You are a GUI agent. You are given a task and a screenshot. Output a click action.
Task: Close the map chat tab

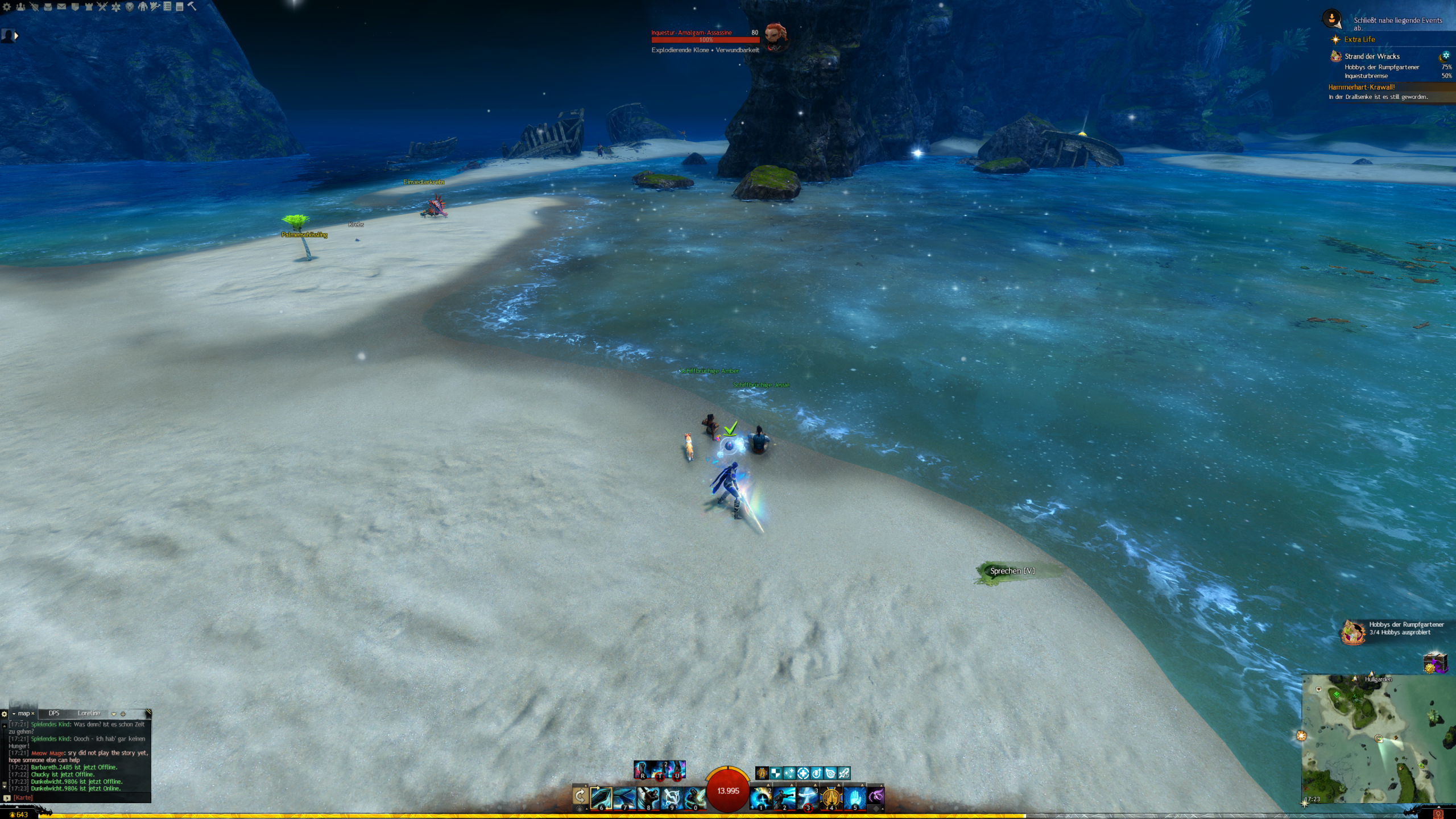[33, 714]
